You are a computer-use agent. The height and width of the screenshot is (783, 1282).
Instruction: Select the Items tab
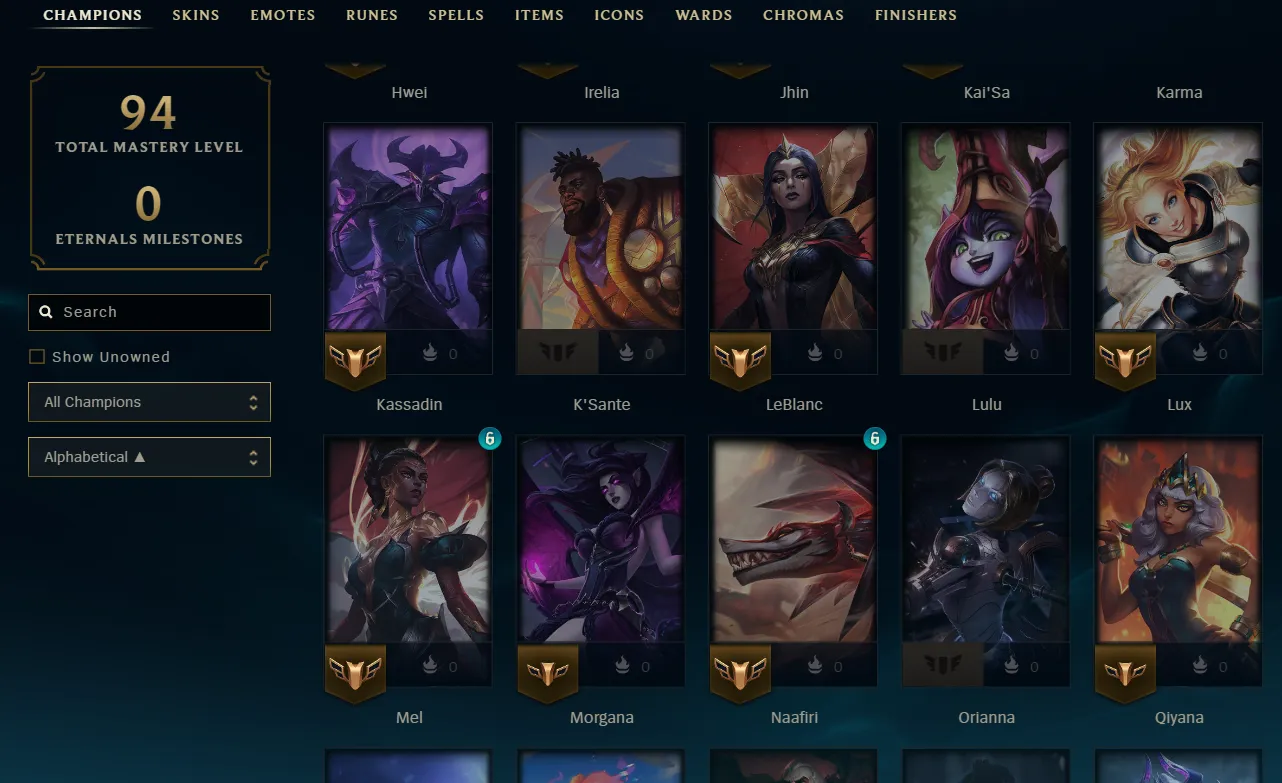[539, 15]
